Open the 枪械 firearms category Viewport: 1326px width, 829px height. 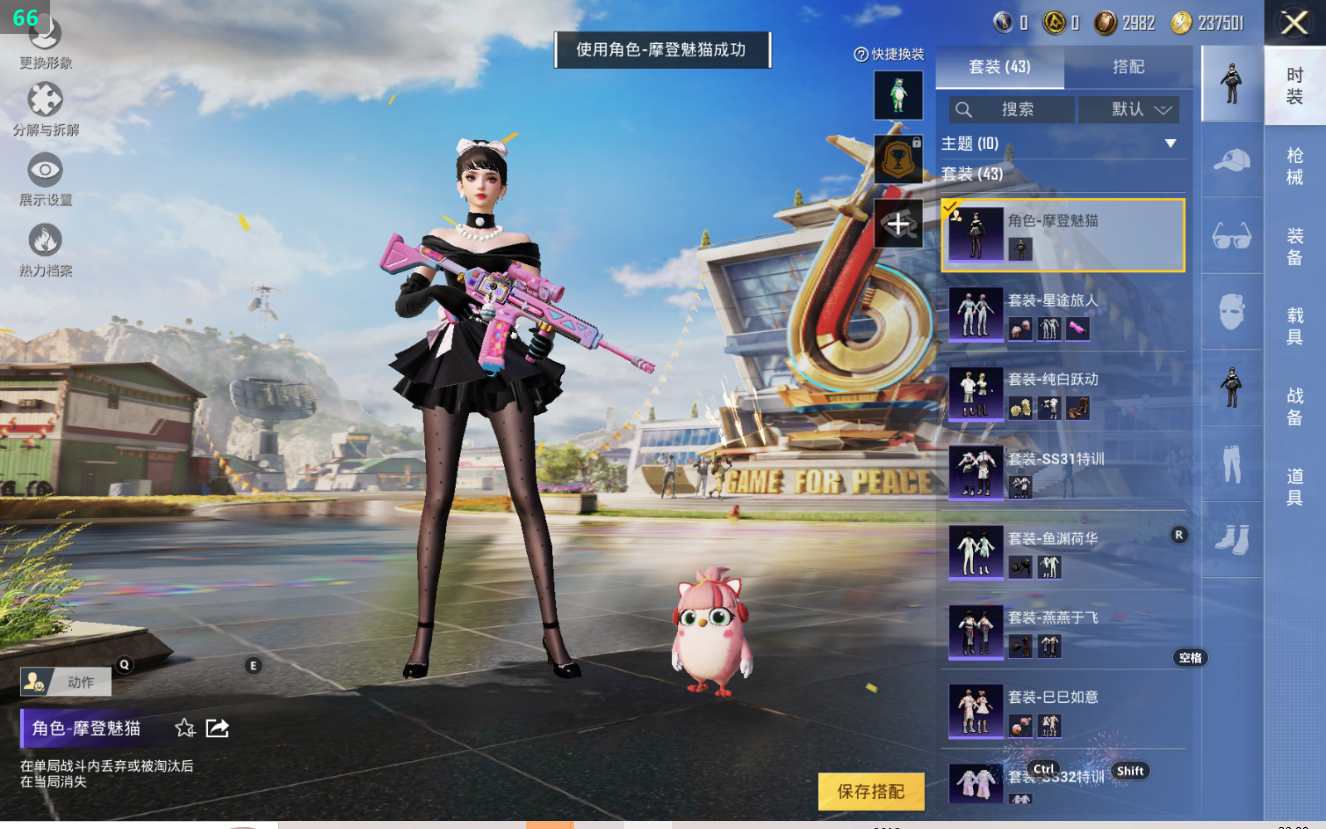pos(1295,166)
